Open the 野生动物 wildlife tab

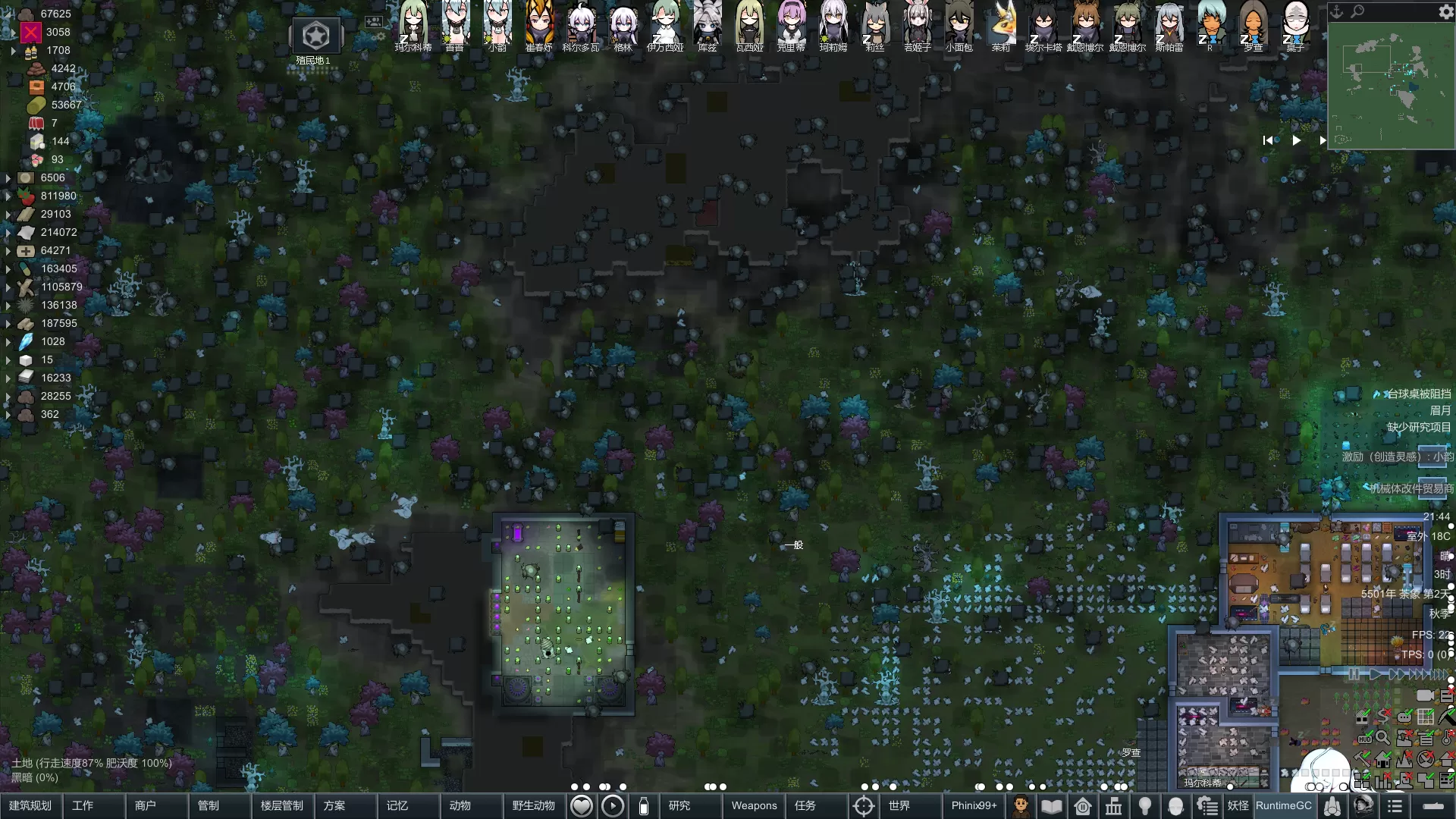coord(534,805)
